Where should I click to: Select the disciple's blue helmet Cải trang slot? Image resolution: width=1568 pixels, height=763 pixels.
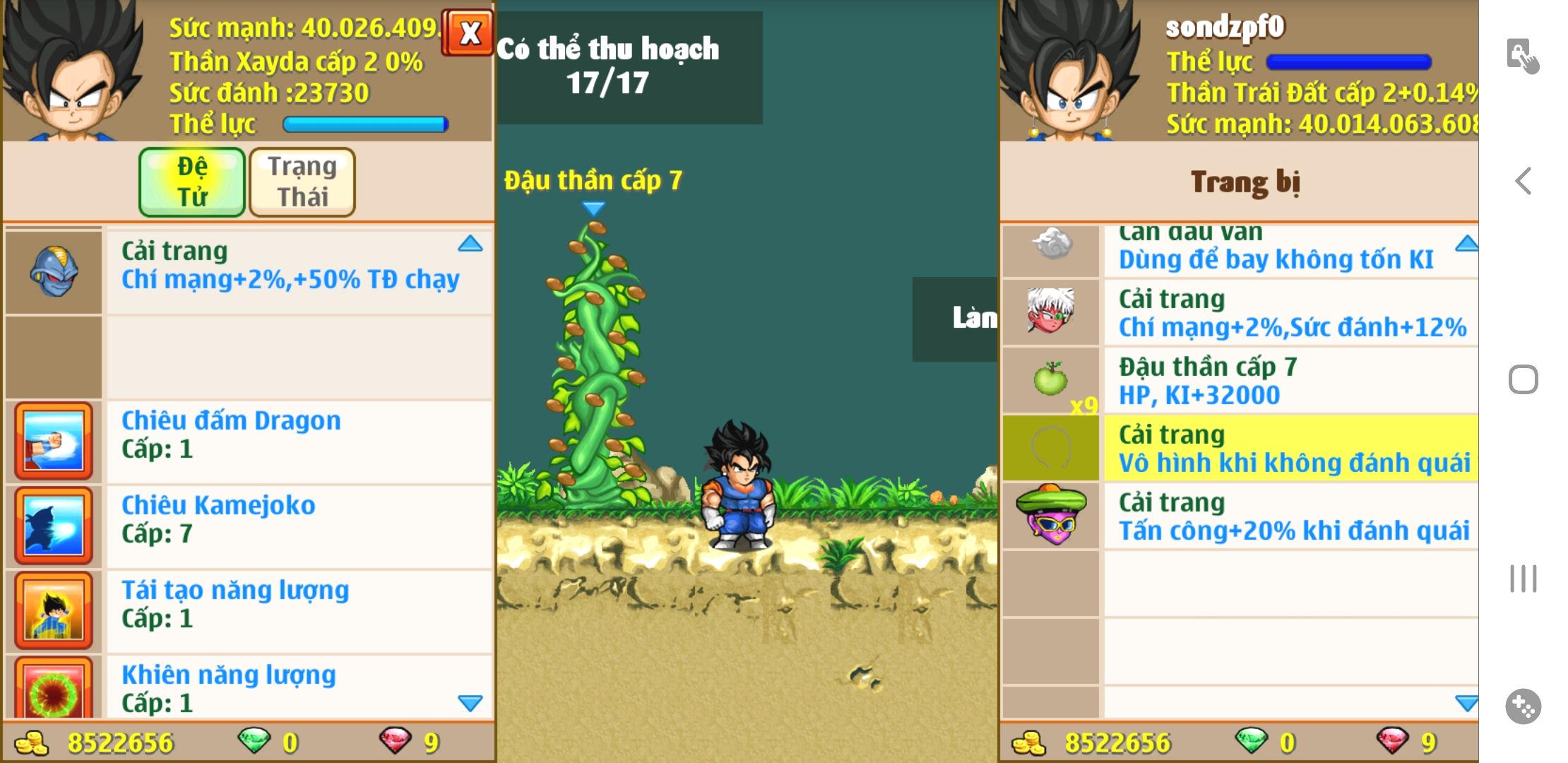click(54, 272)
